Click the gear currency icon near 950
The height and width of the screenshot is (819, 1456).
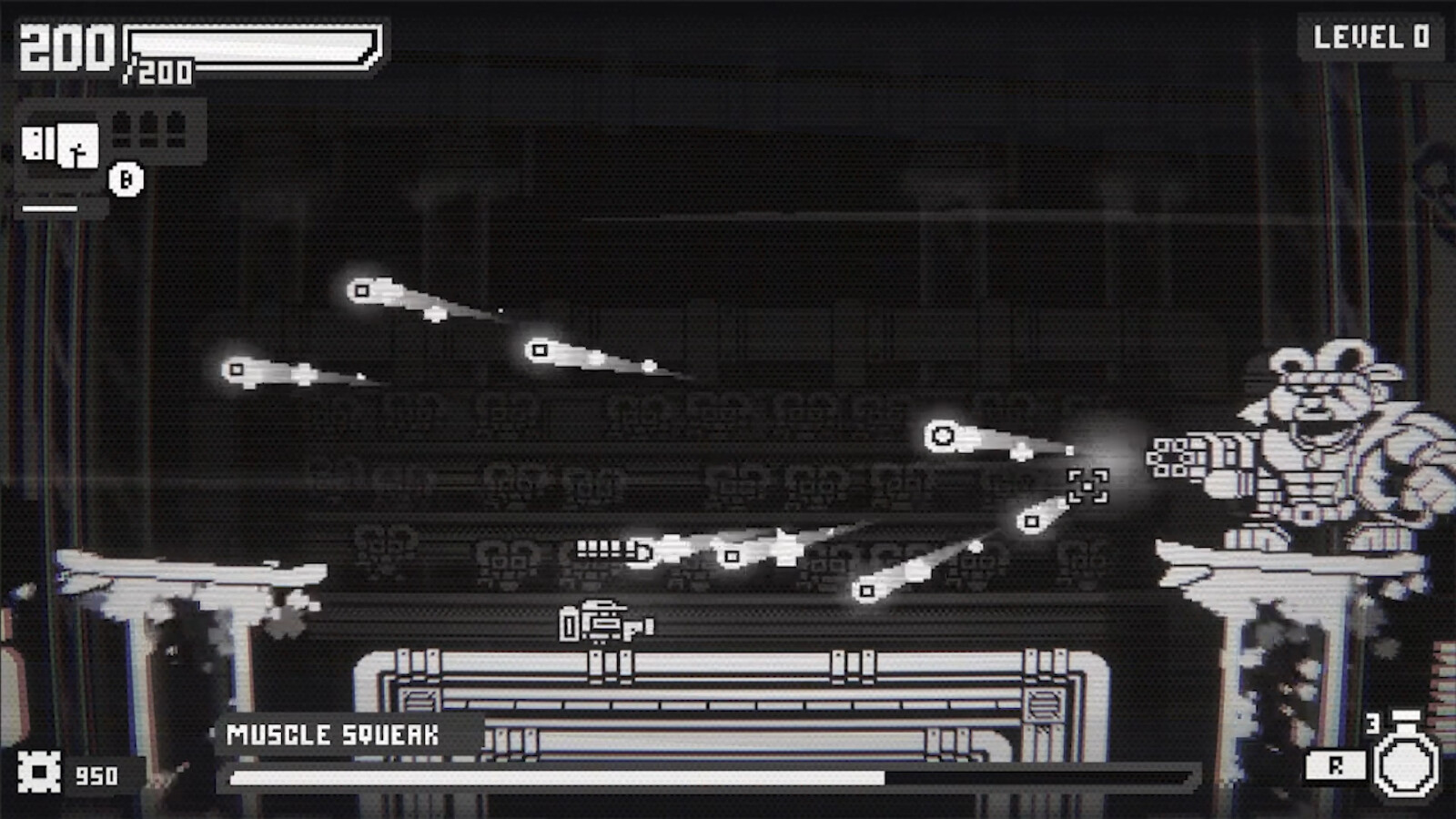tap(41, 772)
